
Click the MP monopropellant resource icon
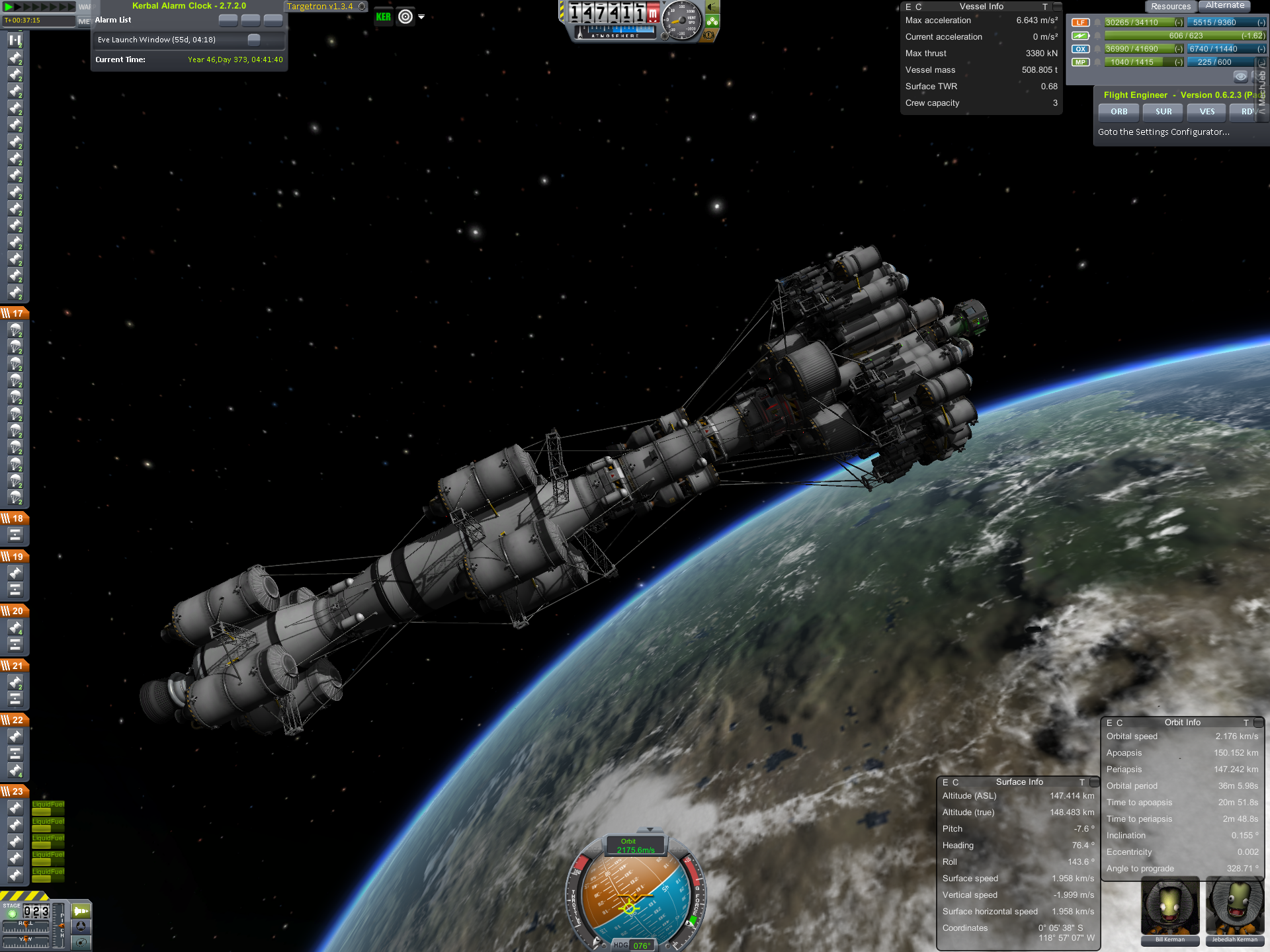(x=1080, y=62)
